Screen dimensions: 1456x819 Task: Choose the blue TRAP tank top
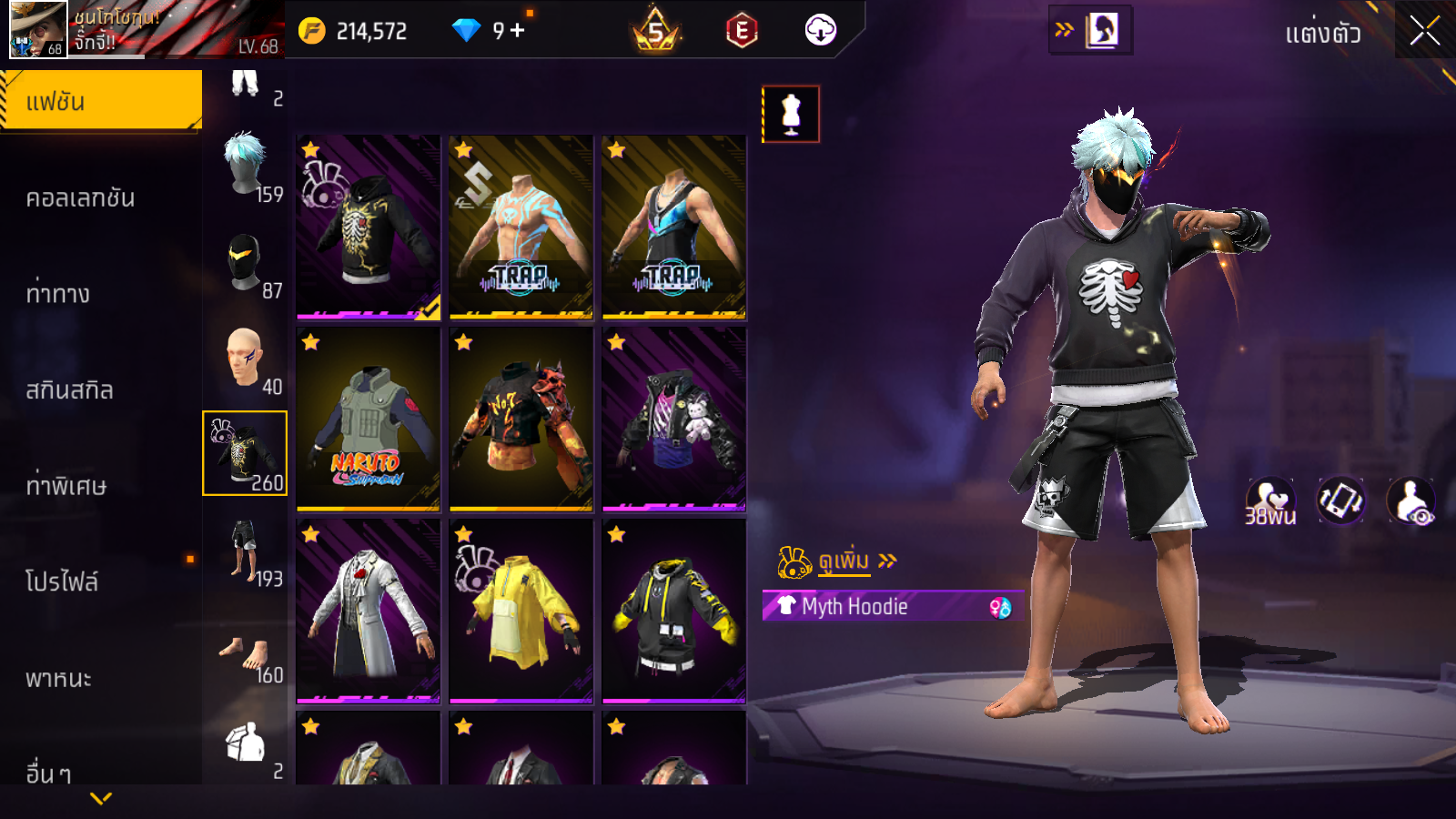click(674, 227)
